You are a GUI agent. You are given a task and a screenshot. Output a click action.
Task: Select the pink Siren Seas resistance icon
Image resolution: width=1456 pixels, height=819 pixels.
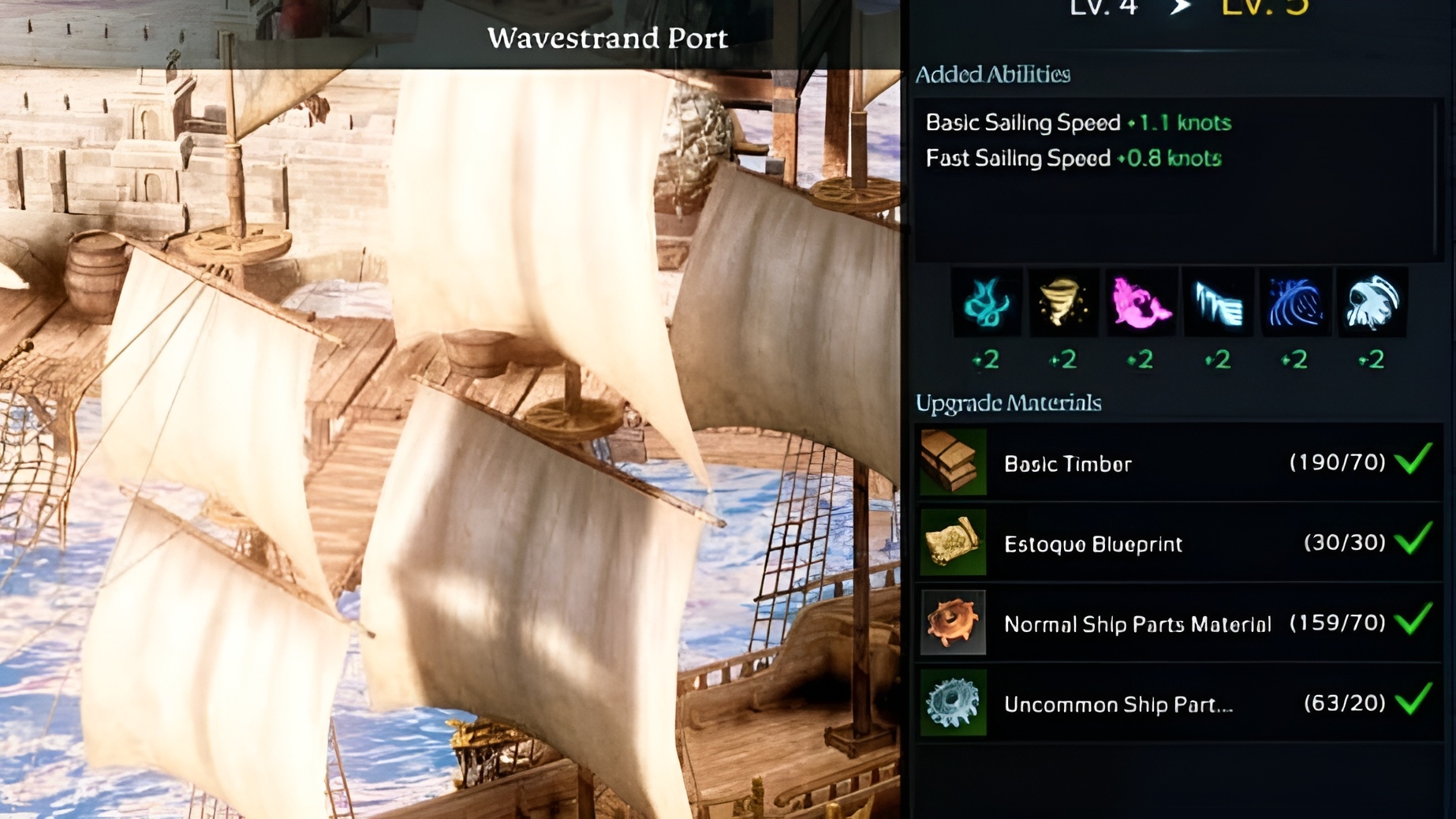1141,302
